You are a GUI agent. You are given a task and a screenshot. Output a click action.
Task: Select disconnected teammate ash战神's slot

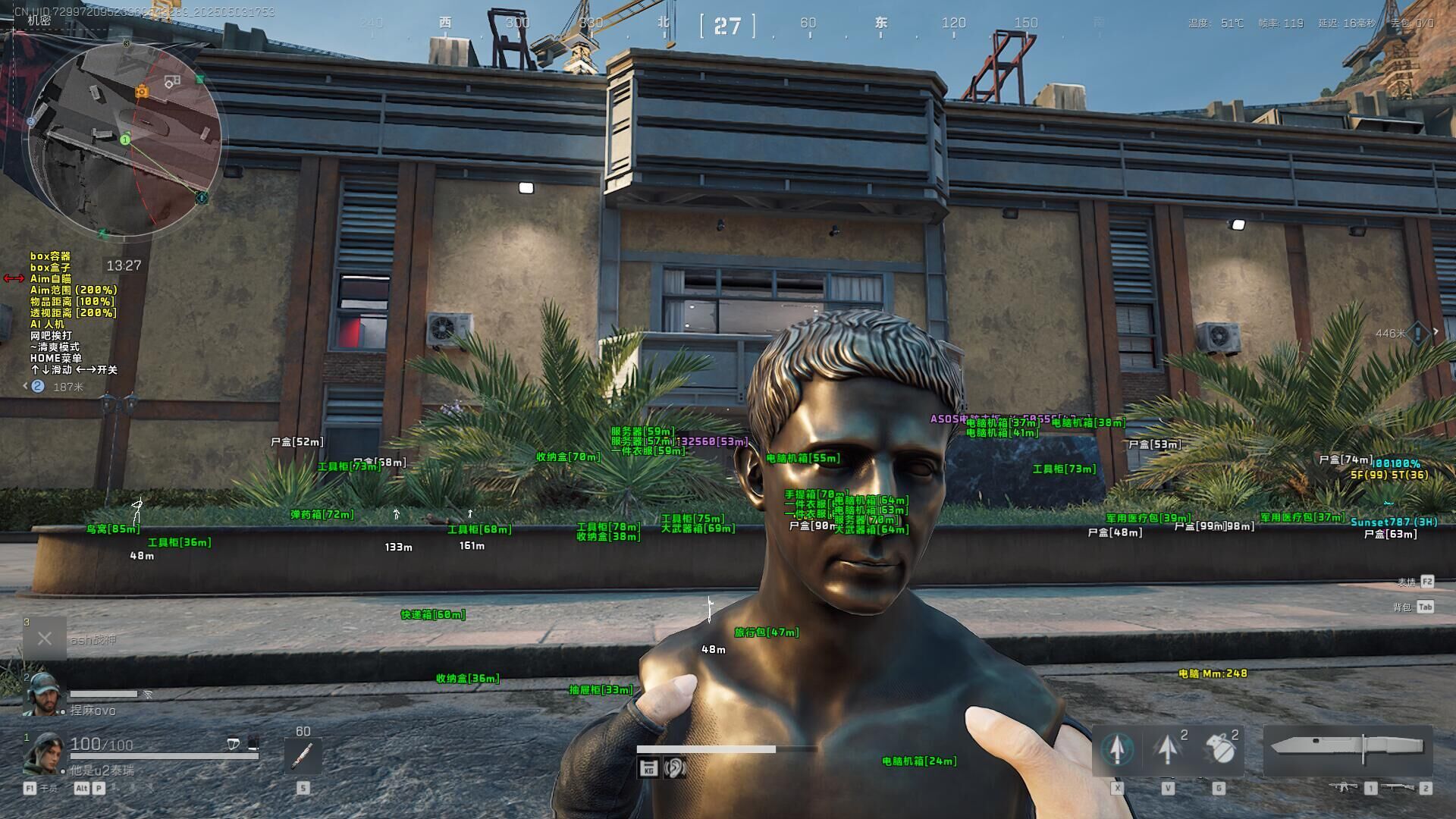[x=45, y=639]
